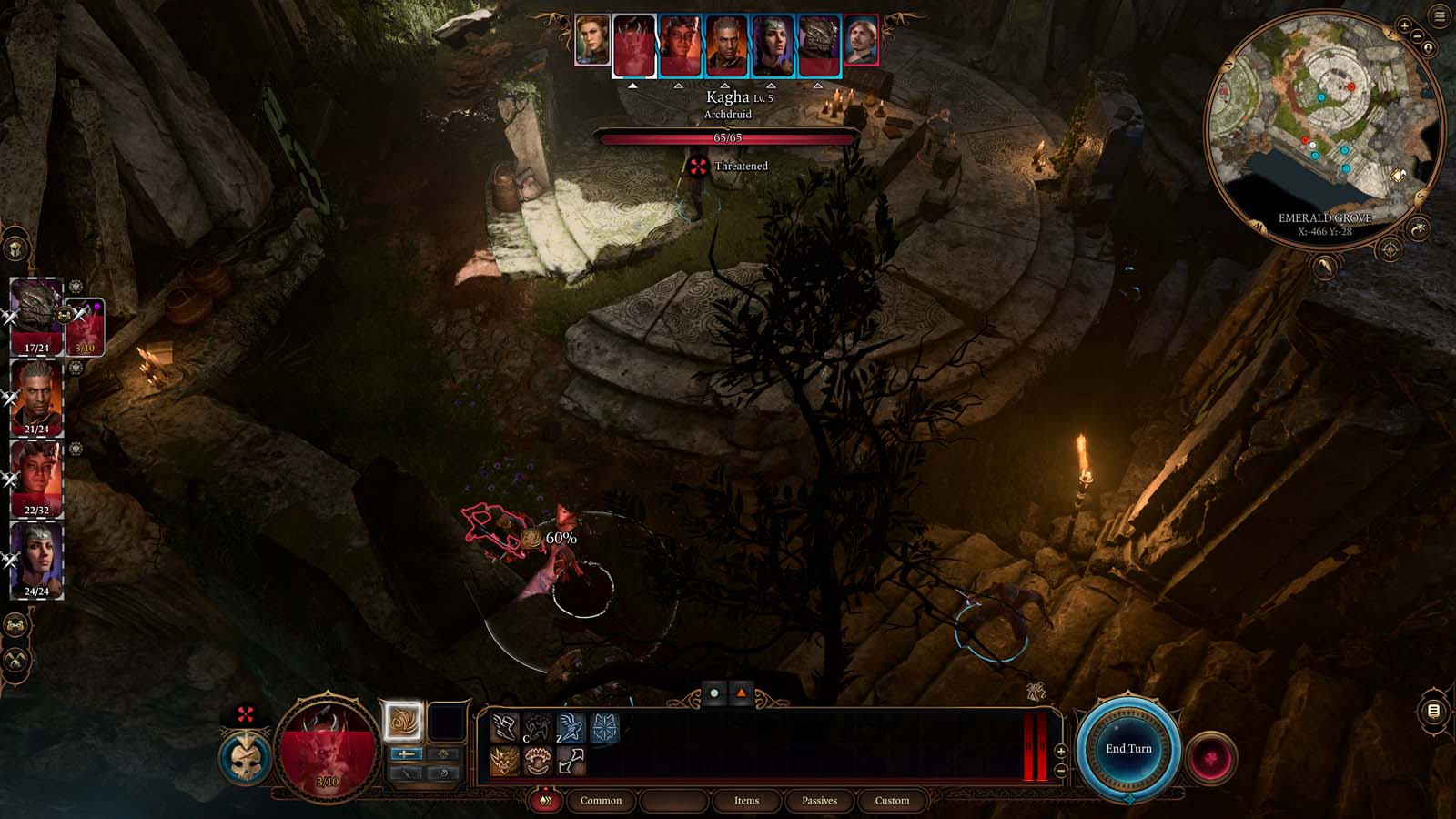Open the Items hotbar tab
The height and width of the screenshot is (819, 1456).
tap(746, 801)
